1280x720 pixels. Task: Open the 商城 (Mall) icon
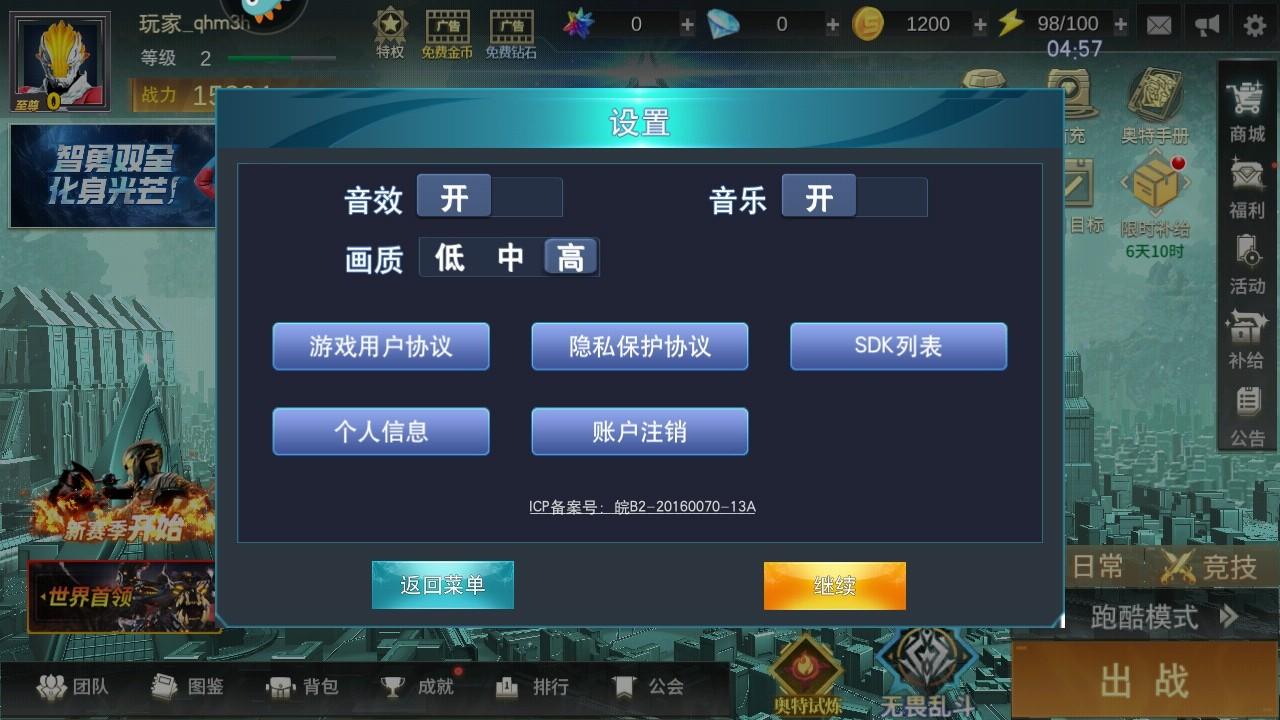(1246, 110)
